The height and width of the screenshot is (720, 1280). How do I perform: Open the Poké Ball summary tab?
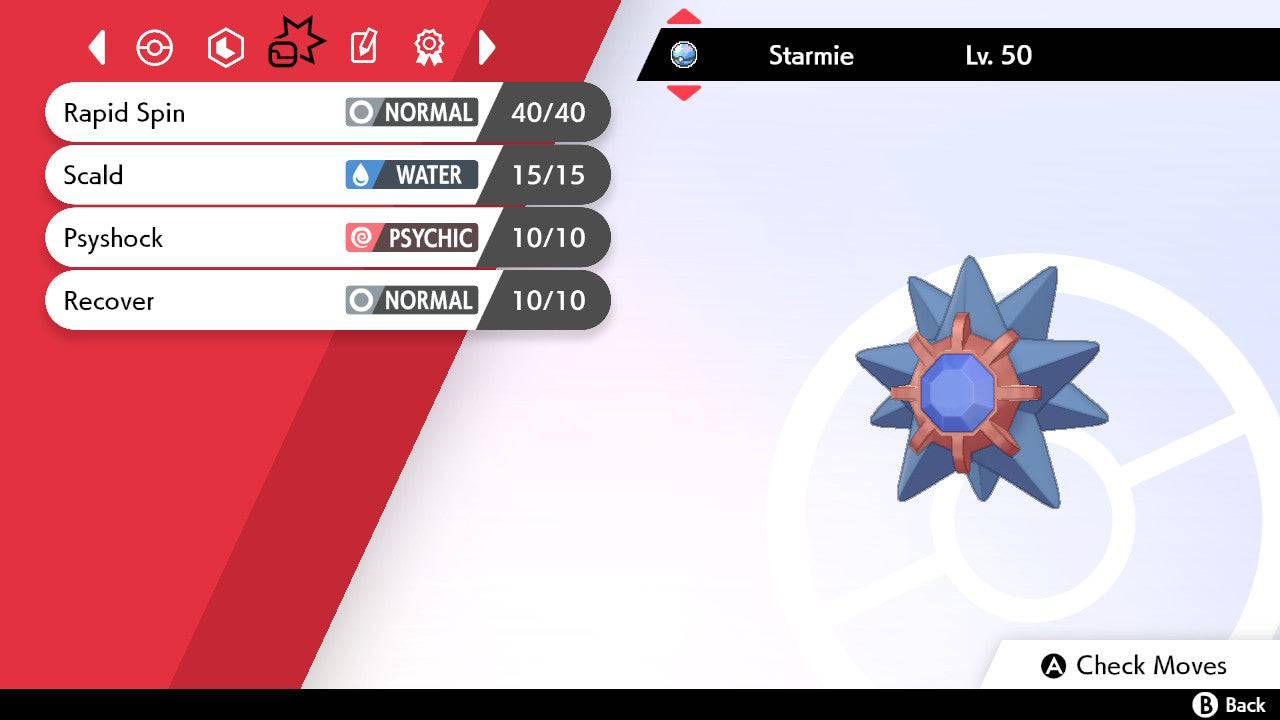pos(155,48)
